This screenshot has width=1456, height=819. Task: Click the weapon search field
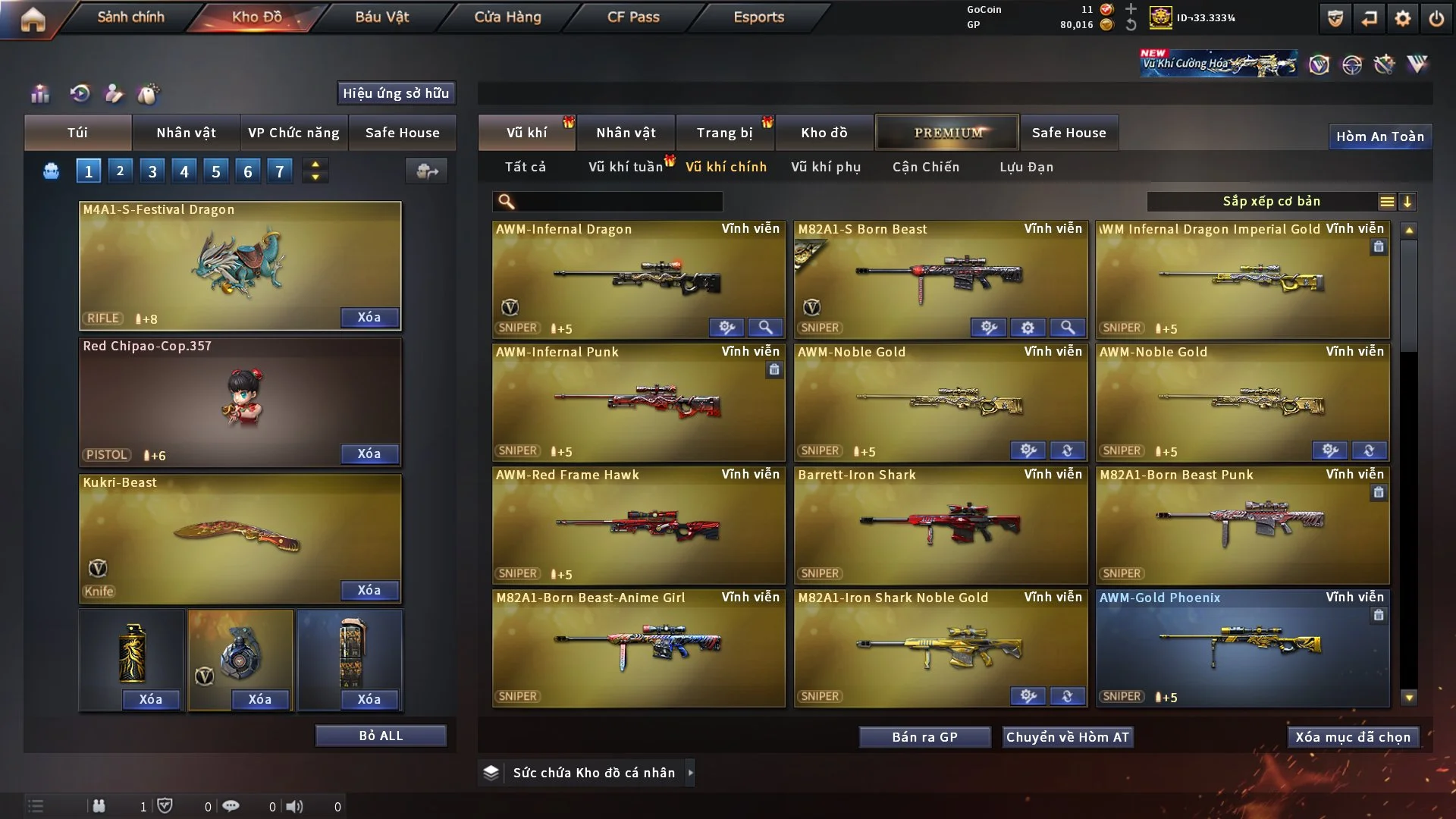click(x=619, y=202)
